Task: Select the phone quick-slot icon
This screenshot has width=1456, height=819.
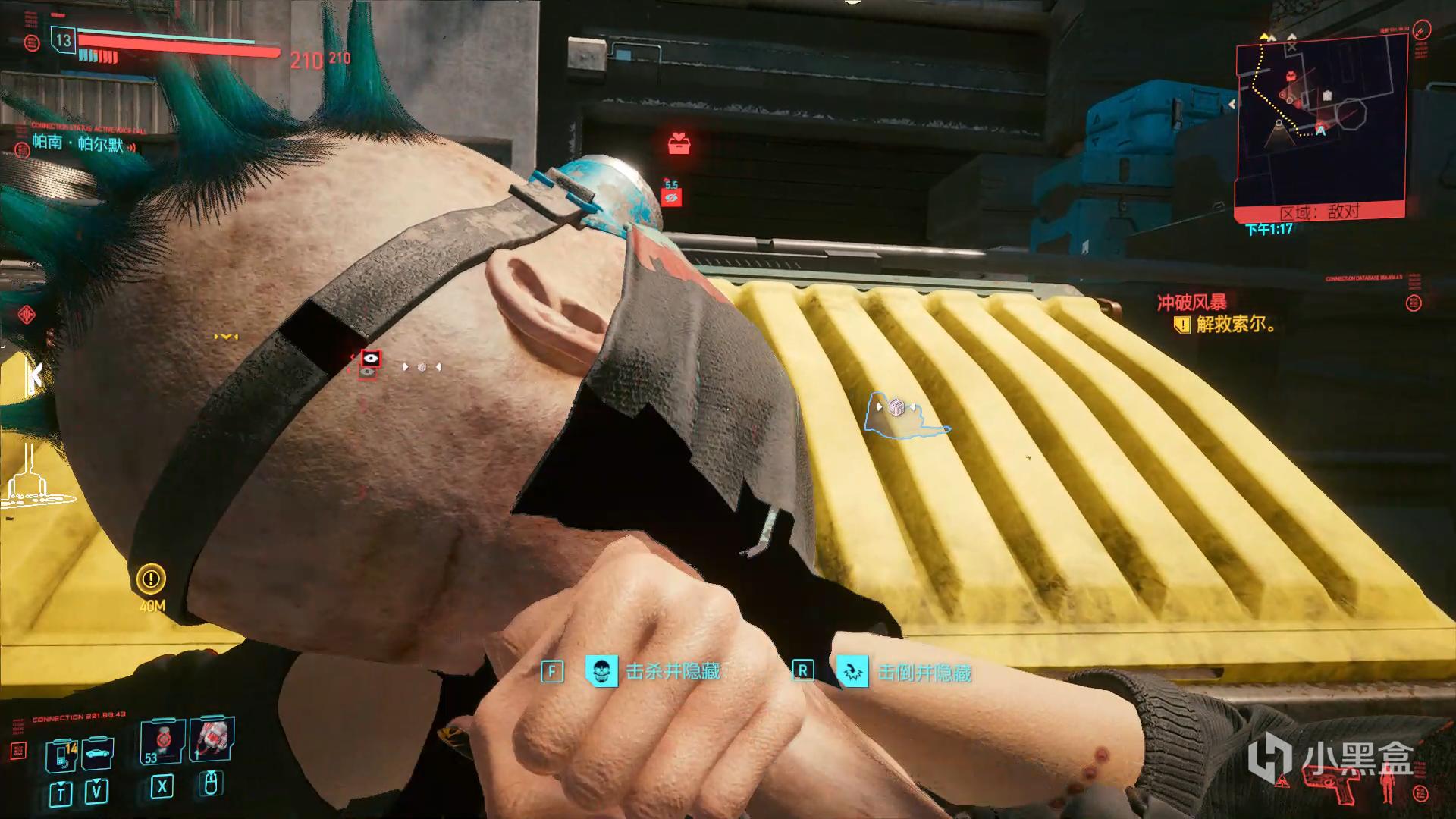Action: click(x=61, y=755)
